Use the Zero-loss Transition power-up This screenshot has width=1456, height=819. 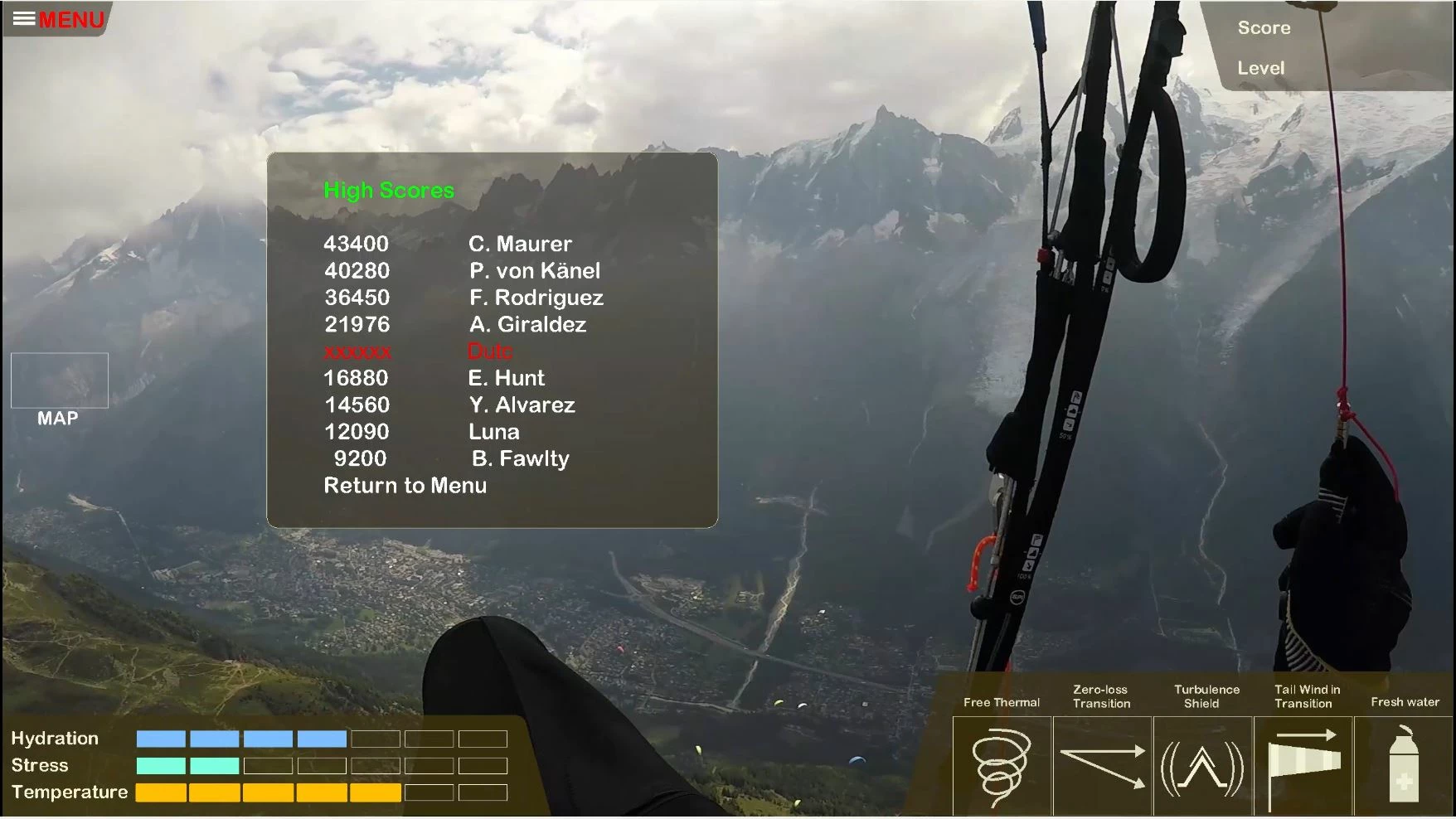coord(1102,765)
